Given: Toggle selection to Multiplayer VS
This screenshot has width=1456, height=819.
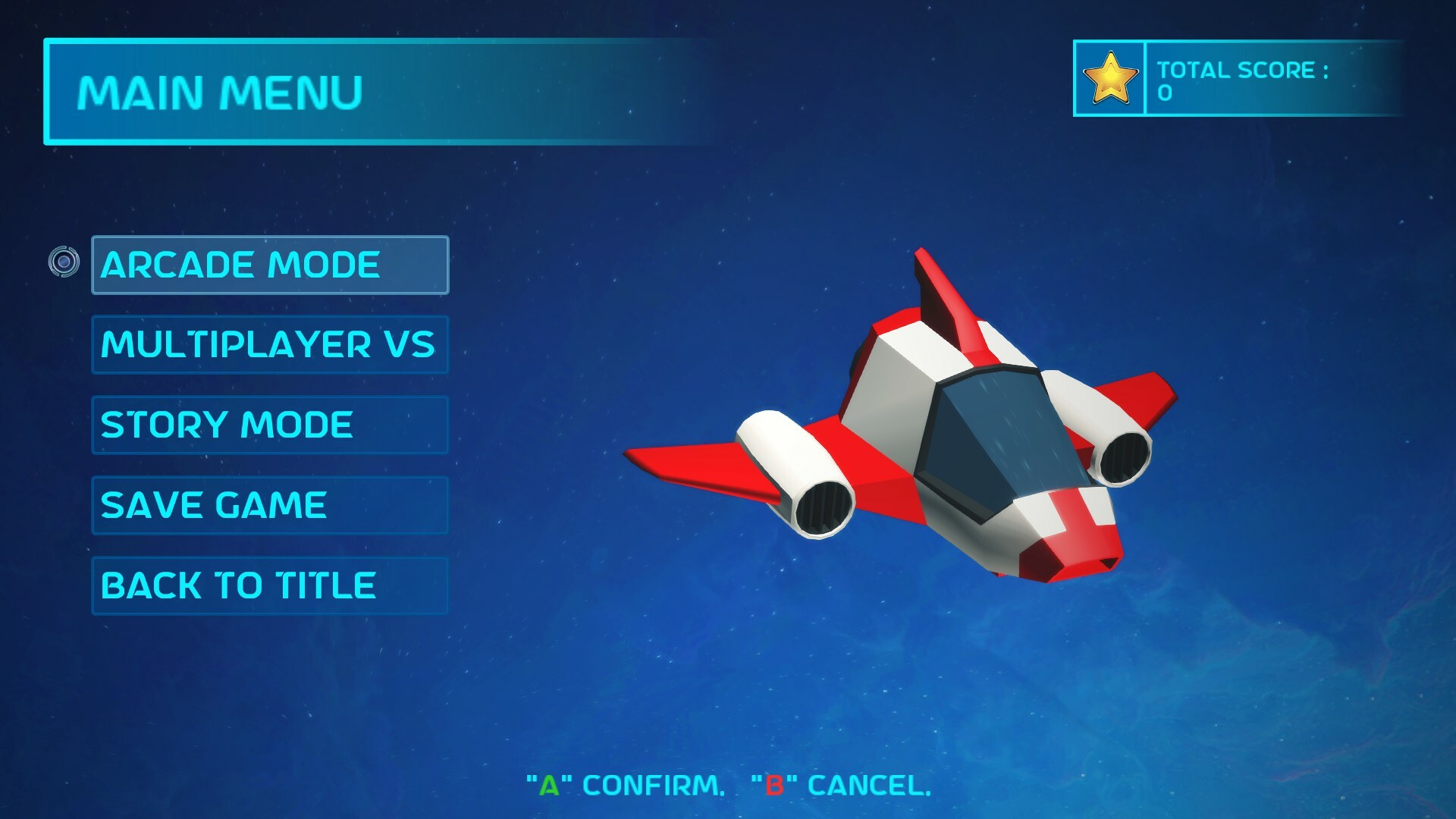Looking at the screenshot, I should pos(269,345).
